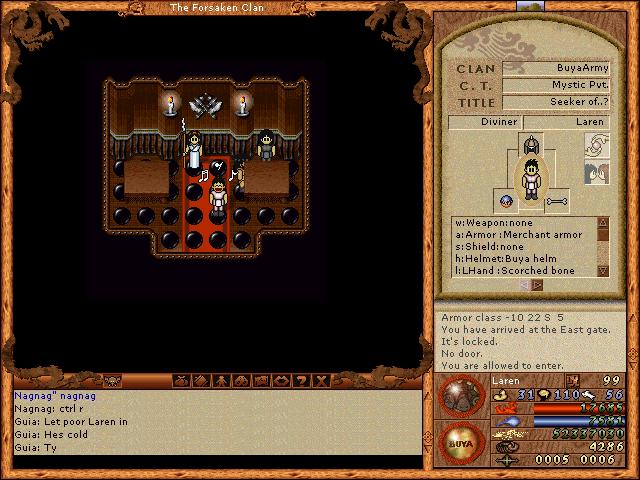640x480 pixels.
Task: Open the lips emote toolbar icon
Action: coord(281,381)
